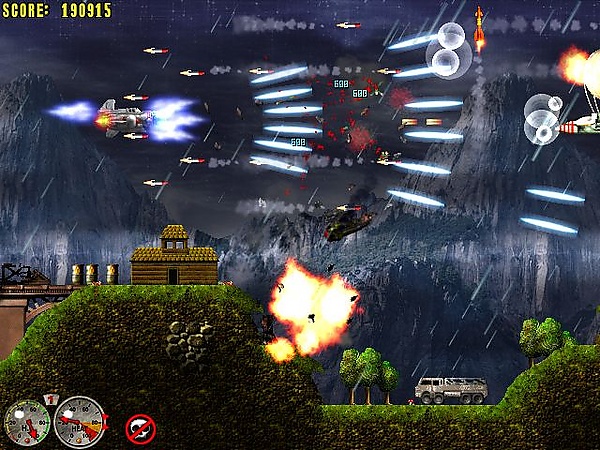Click the crossed-out skull icon
Viewport: 600px width, 450px height.
[x=141, y=428]
